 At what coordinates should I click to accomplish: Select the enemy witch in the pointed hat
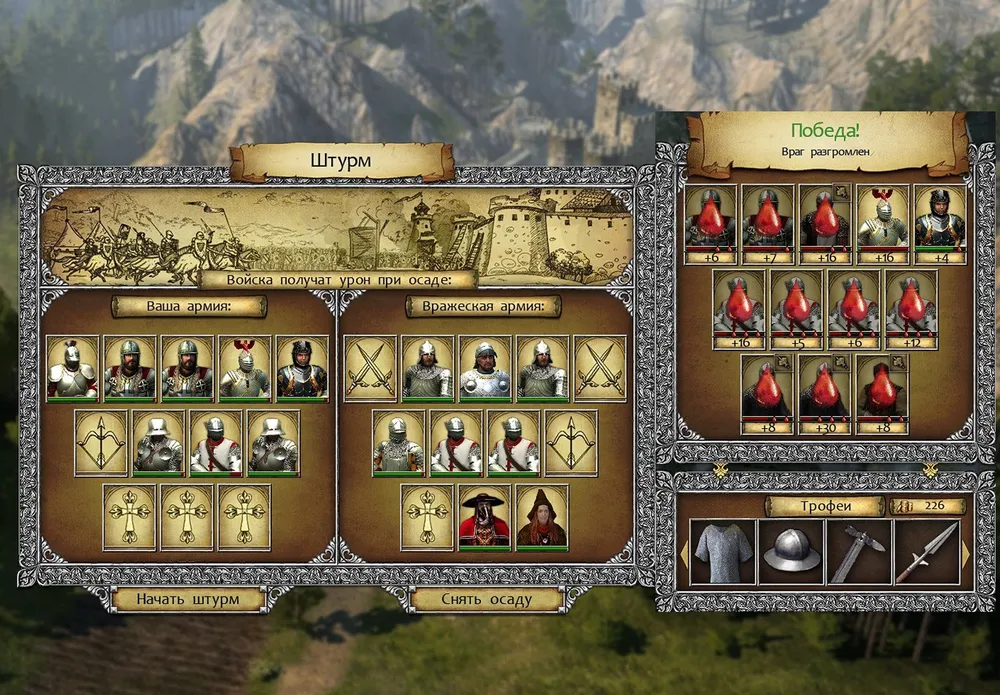542,517
